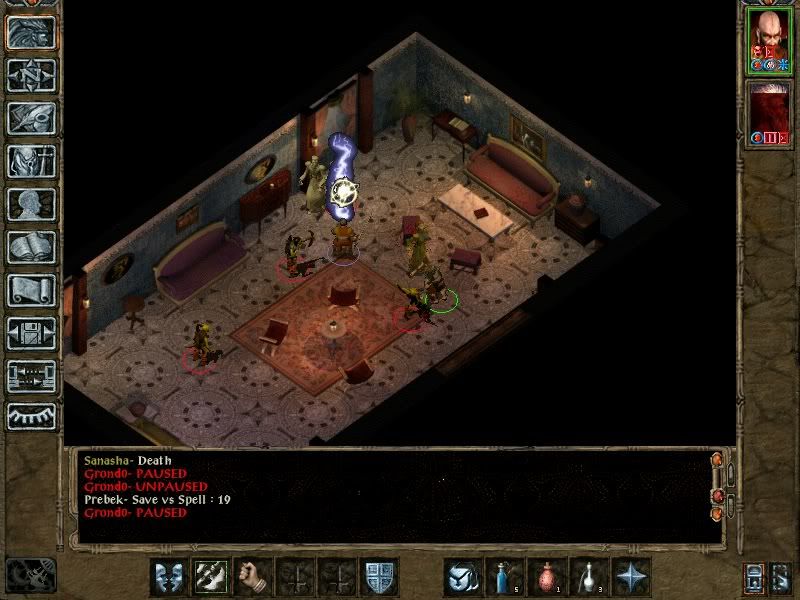
Task: Use the red potion quick item
Action: click(x=547, y=577)
